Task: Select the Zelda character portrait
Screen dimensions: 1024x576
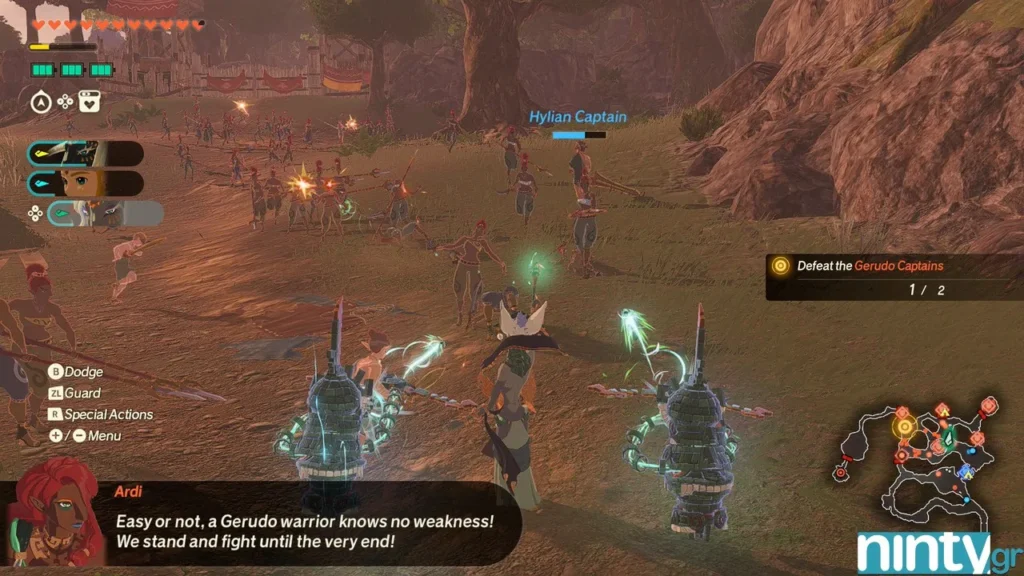Action: tap(87, 183)
